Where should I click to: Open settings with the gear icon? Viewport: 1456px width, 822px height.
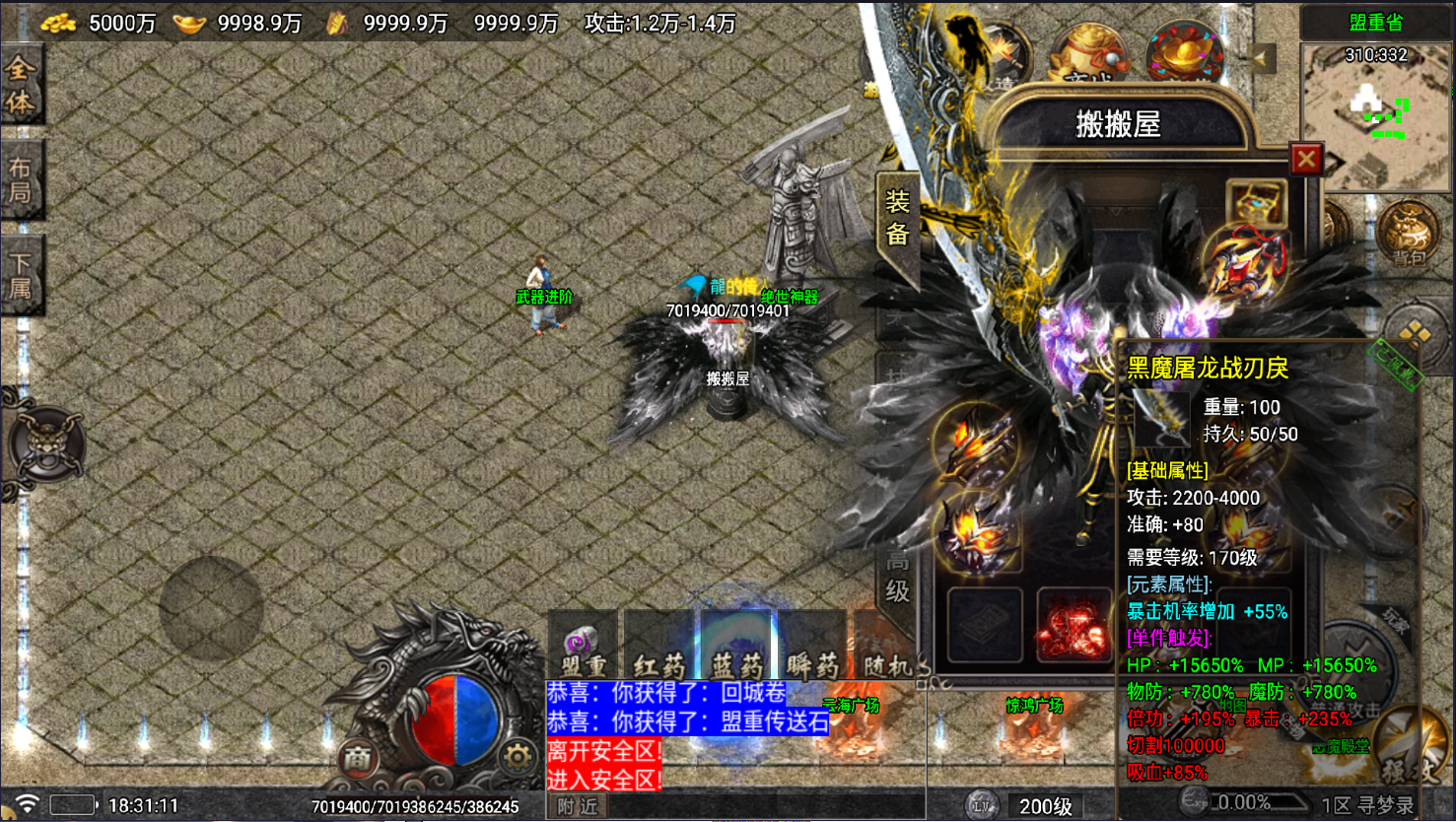coord(516,757)
